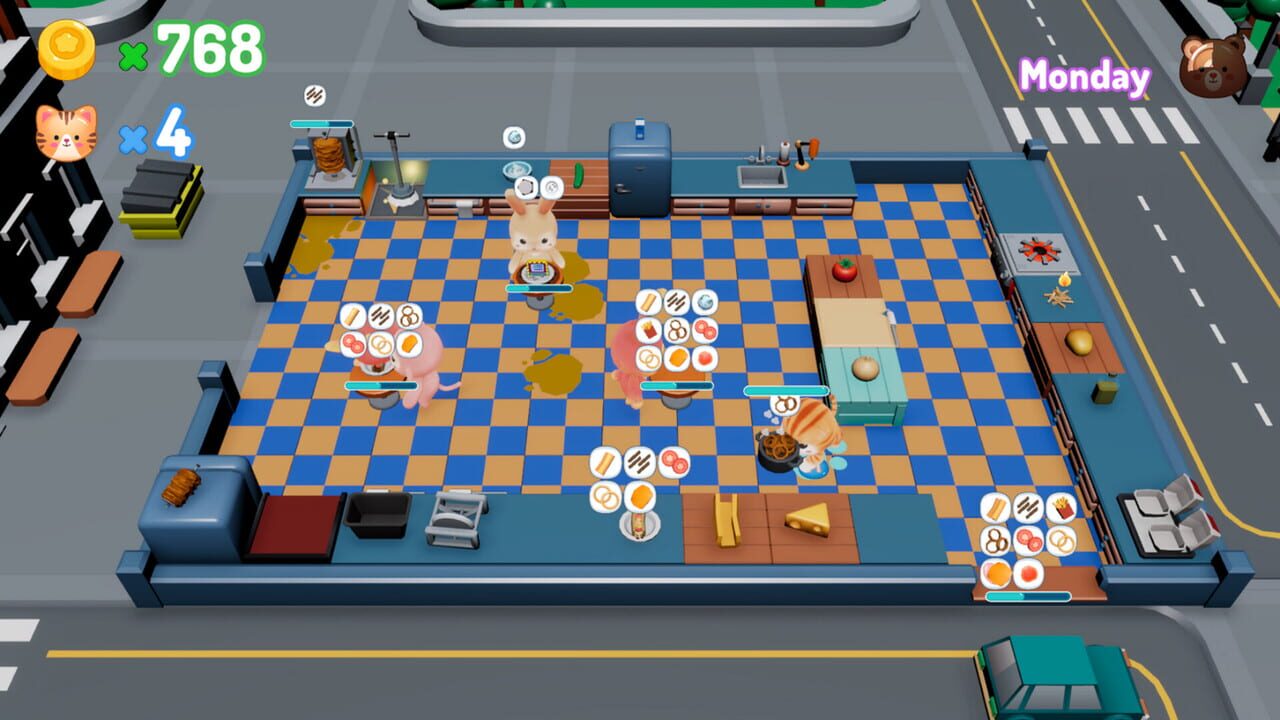1280x720 pixels.
Task: Select the fries icon in the bottom-right order bubble
Action: [x=1062, y=507]
